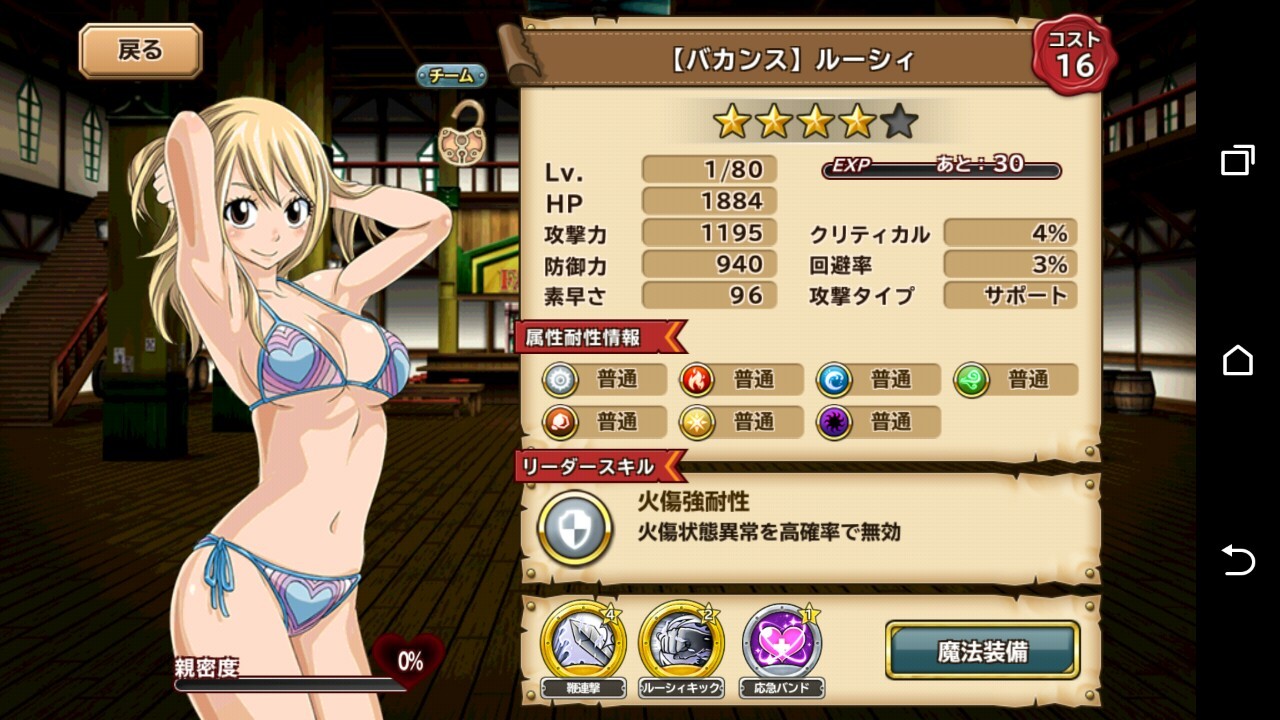Viewport: 1280px width, 720px height.
Task: Select the 応急バンド heart skill icon
Action: pyautogui.click(x=783, y=641)
